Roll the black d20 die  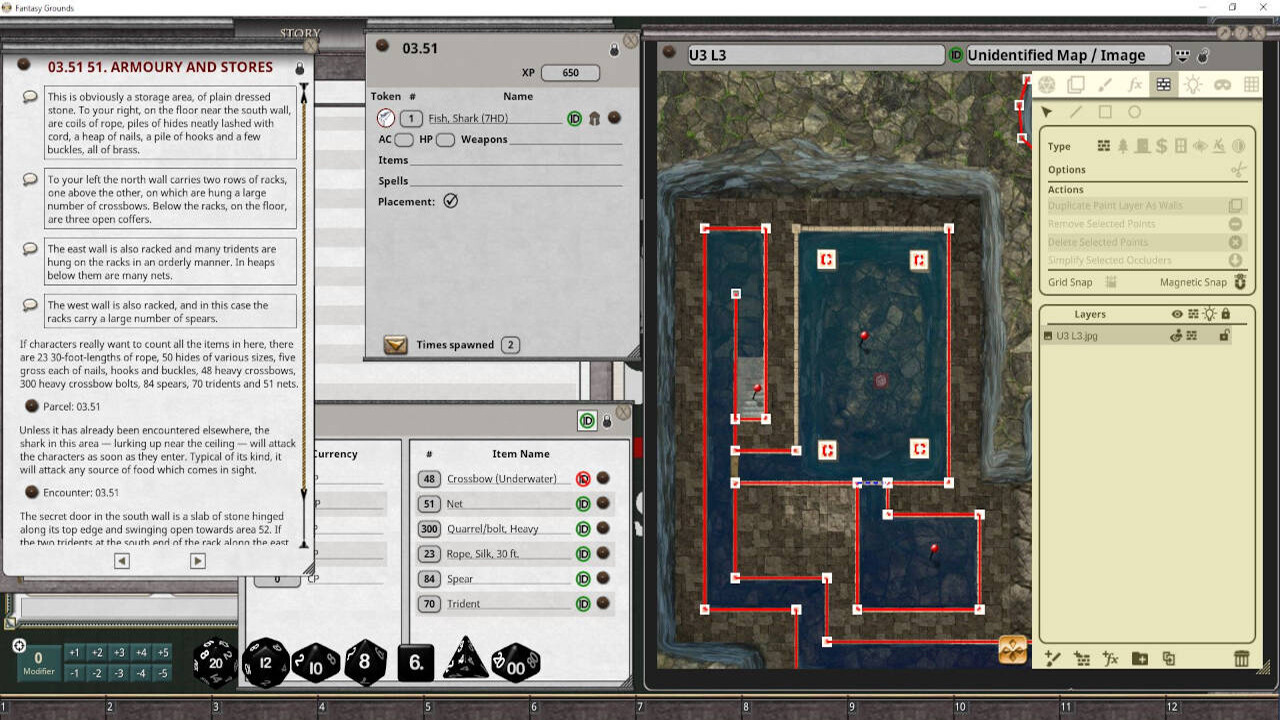(216, 662)
